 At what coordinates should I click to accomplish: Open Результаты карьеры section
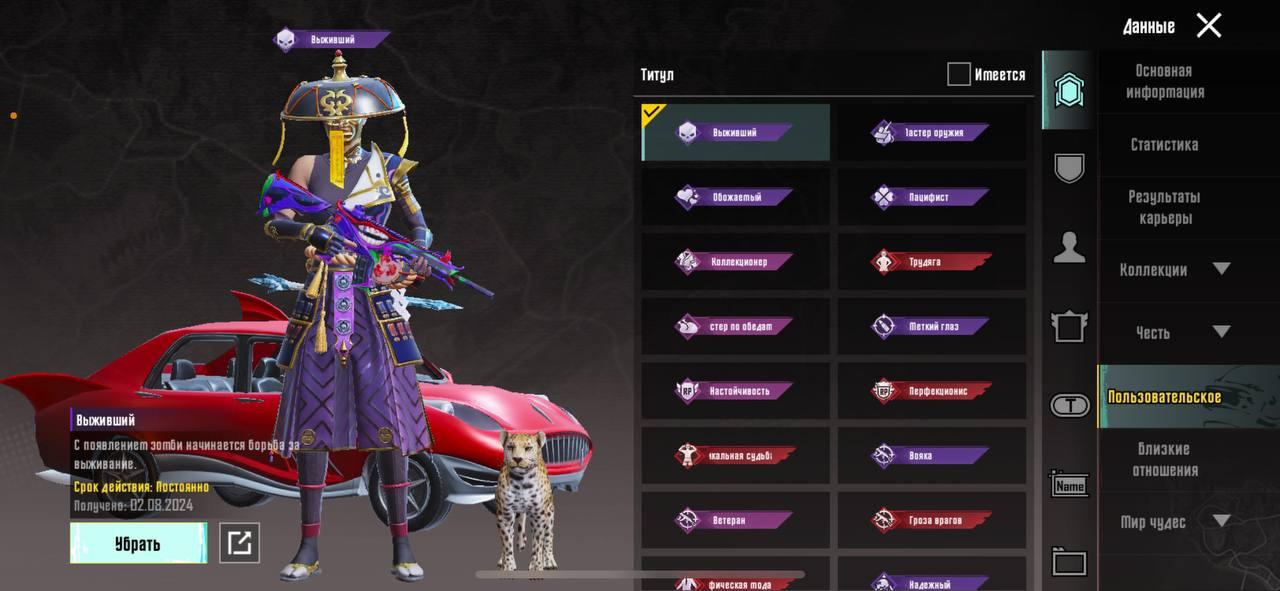click(x=1164, y=207)
